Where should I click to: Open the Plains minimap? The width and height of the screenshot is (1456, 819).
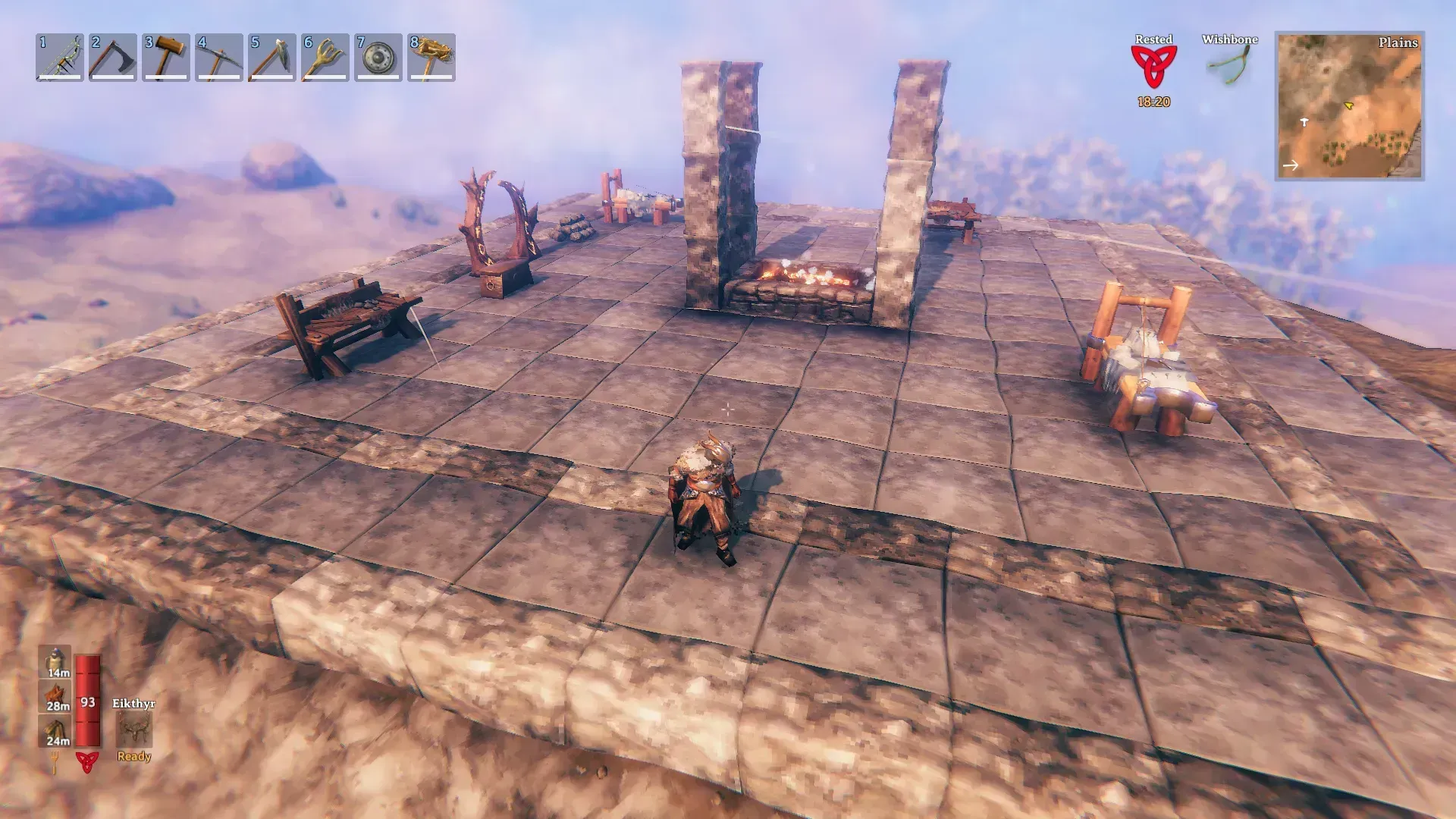click(x=1349, y=106)
